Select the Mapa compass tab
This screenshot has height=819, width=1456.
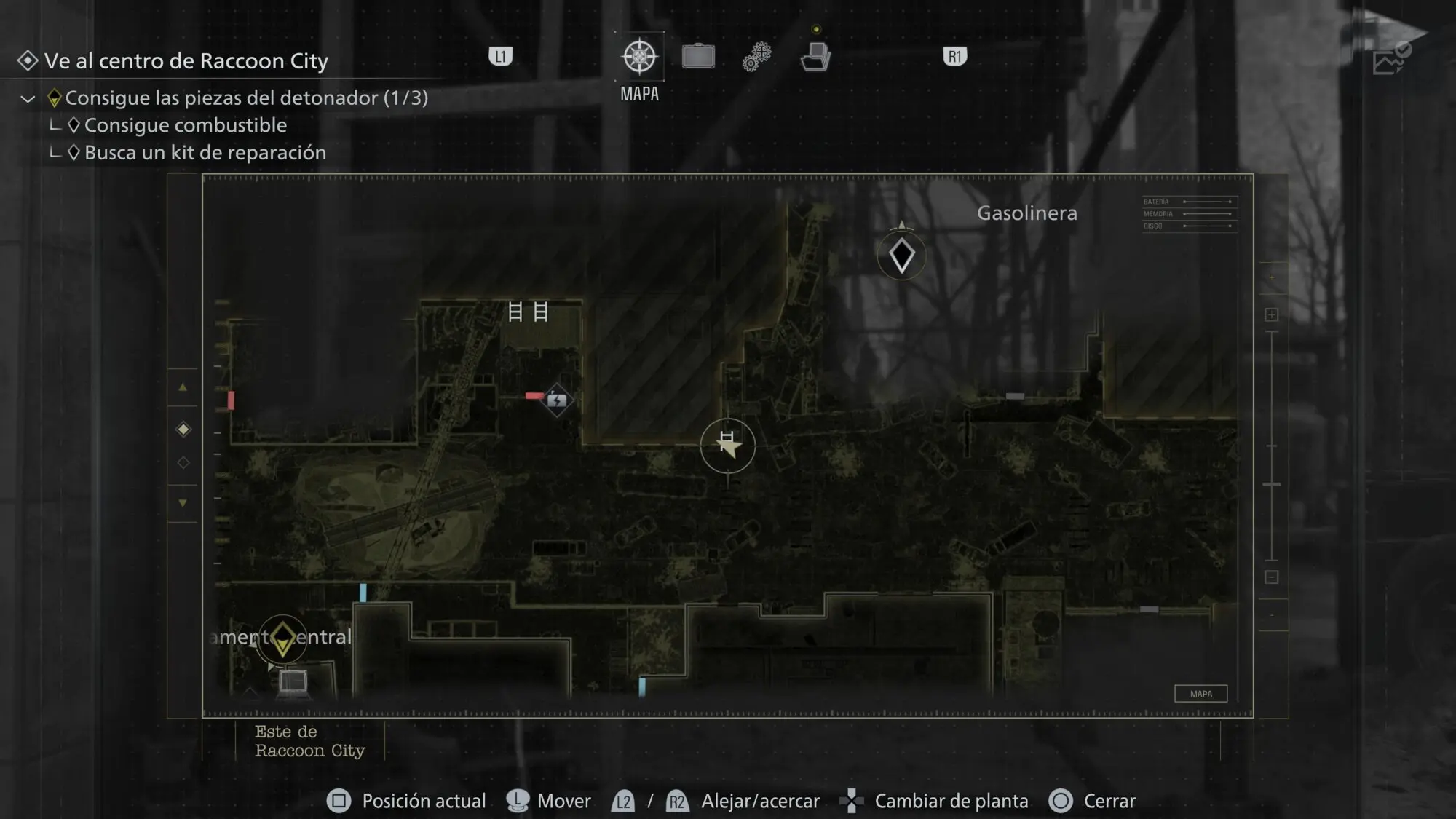coord(639,57)
